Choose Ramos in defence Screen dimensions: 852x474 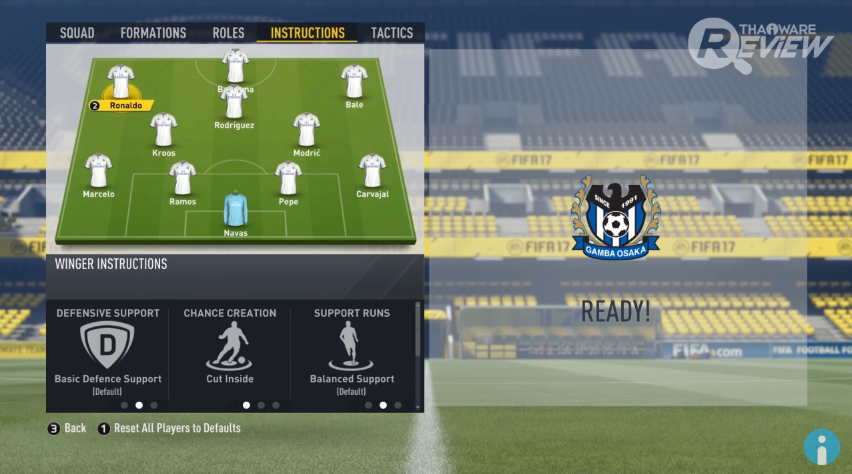(x=182, y=179)
